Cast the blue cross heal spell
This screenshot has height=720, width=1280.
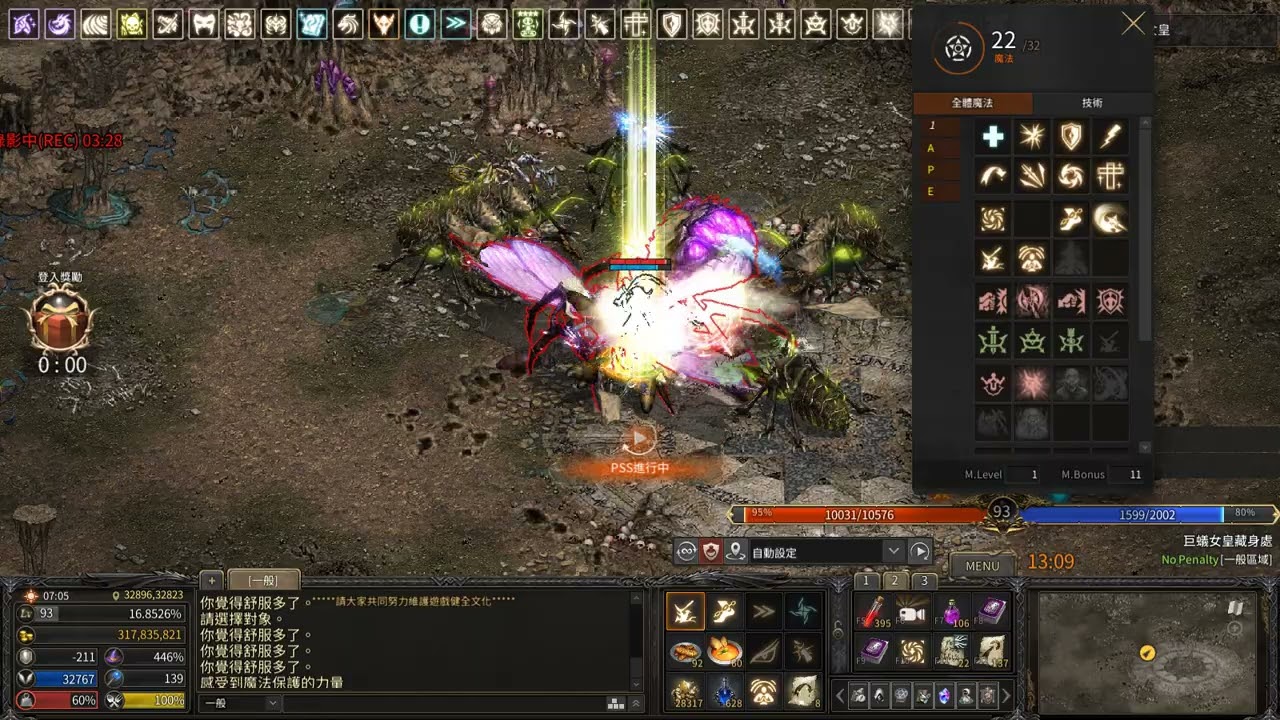point(992,137)
